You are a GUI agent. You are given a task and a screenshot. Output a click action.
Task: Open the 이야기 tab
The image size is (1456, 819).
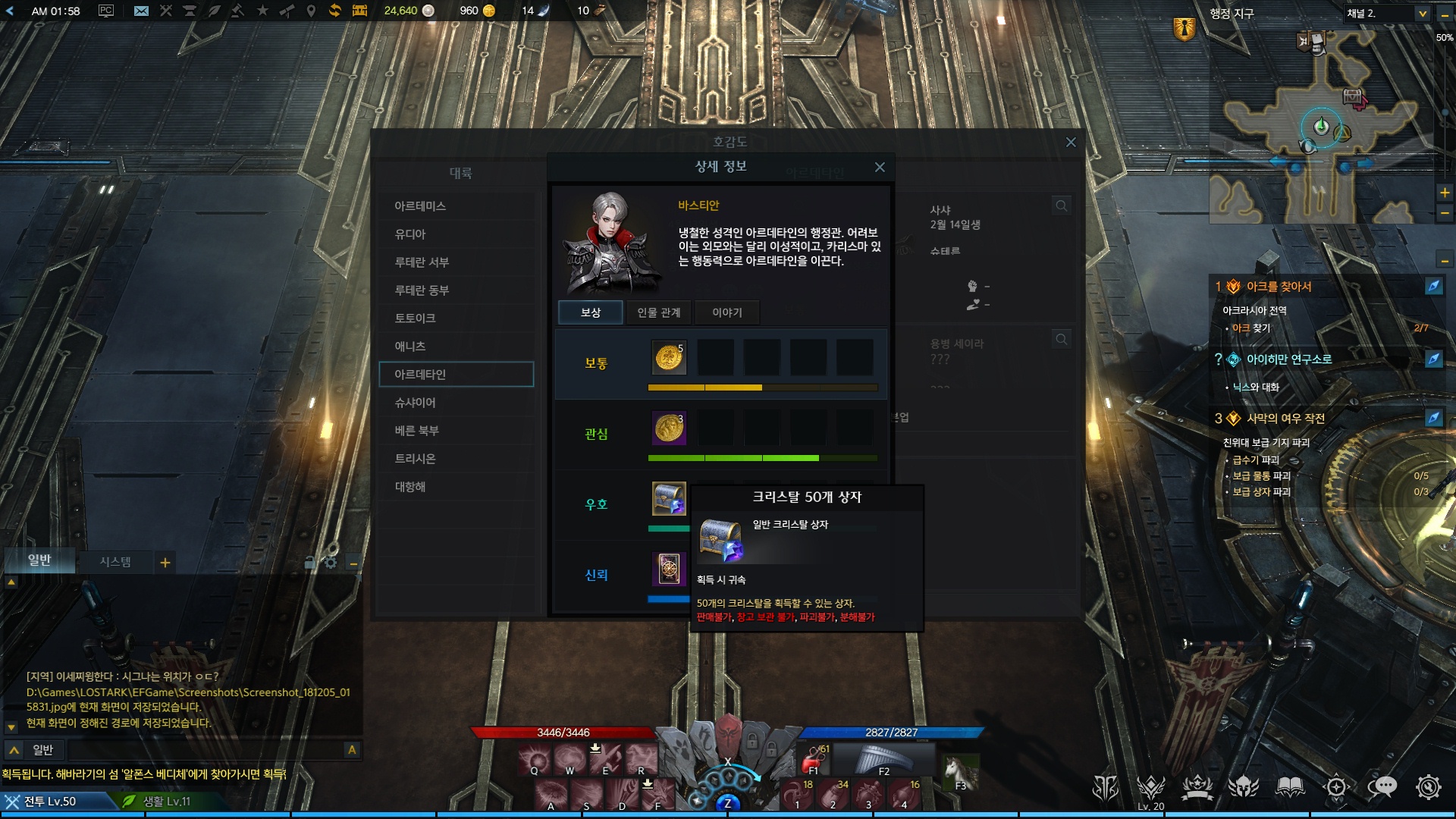[x=726, y=312]
